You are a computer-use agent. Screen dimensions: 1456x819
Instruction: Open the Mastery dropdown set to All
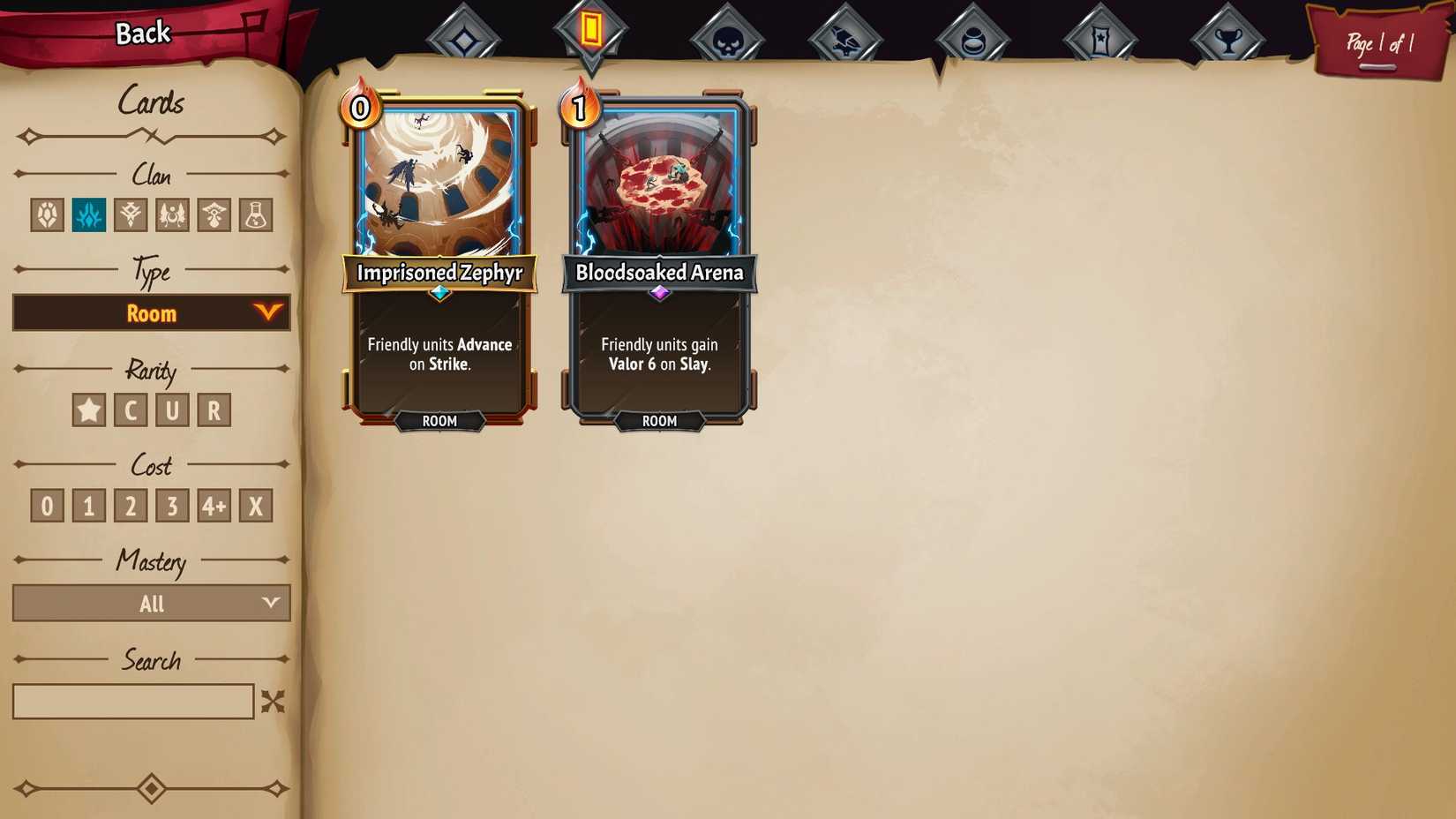tap(151, 604)
